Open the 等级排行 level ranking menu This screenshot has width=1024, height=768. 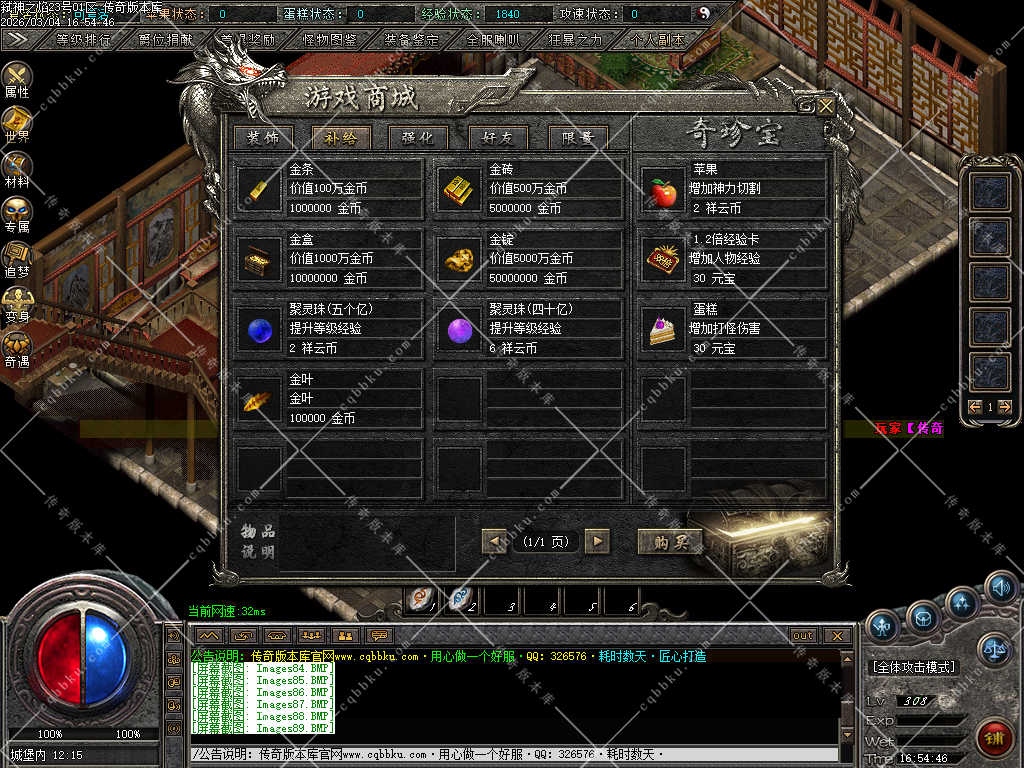click(85, 40)
